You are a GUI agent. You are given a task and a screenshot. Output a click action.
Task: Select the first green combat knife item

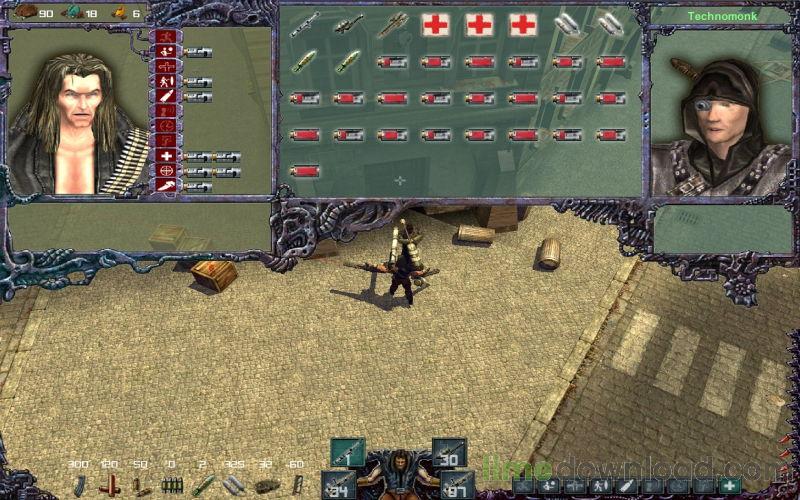point(304,61)
